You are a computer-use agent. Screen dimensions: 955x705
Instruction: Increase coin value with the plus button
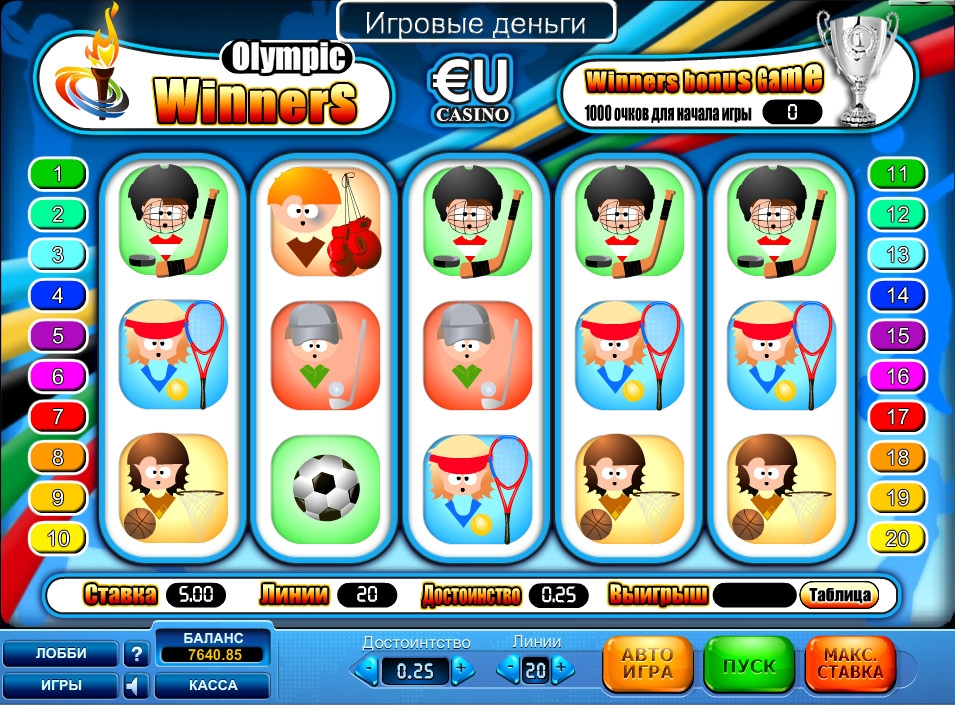tap(460, 669)
